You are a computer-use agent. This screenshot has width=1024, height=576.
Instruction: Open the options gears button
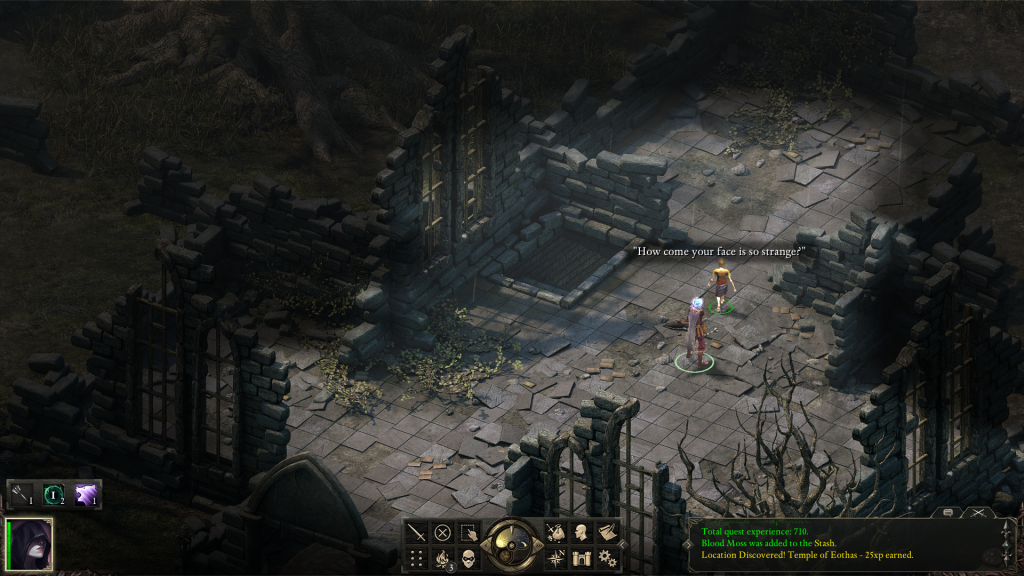point(607,558)
